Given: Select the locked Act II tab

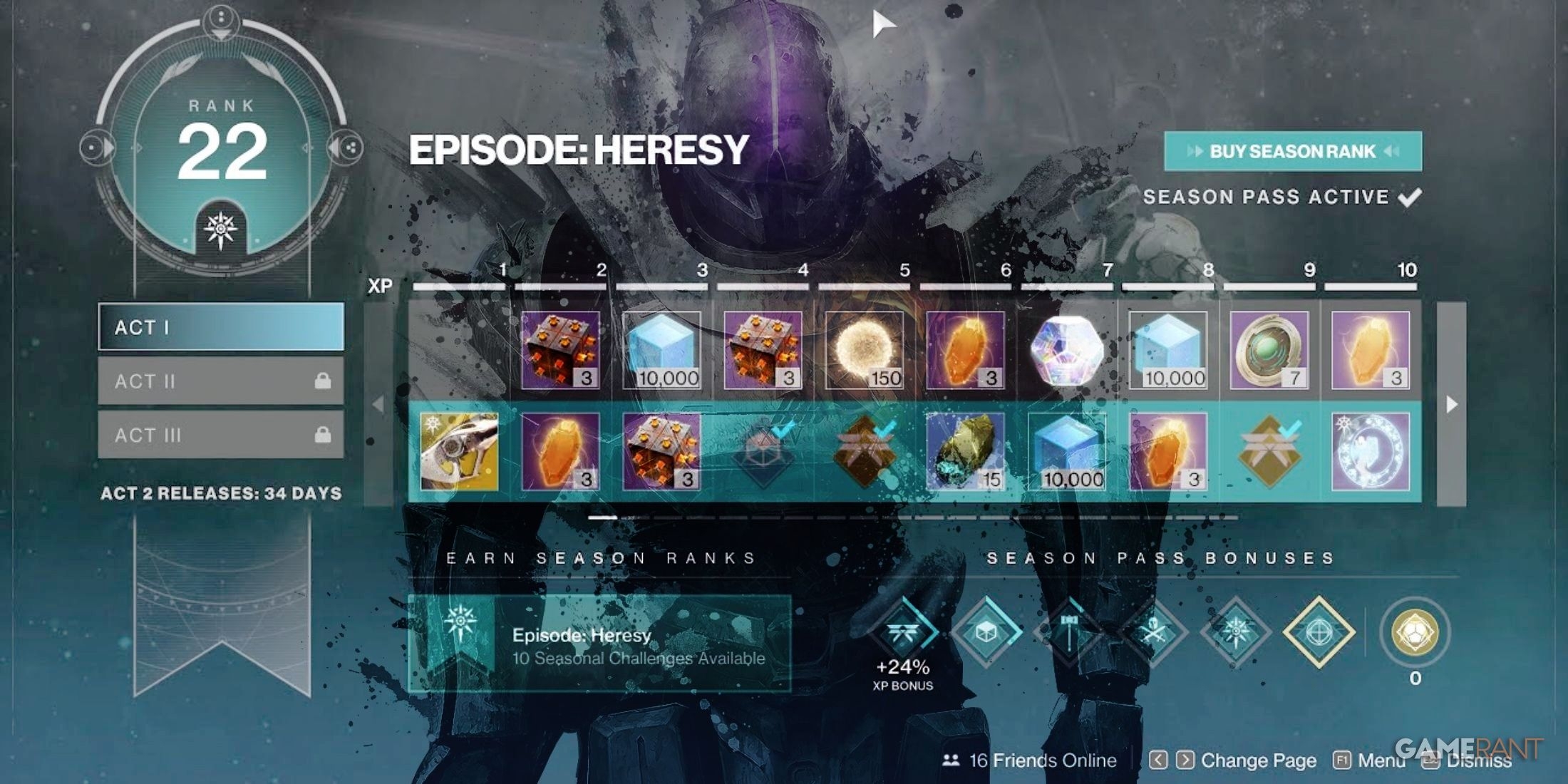Looking at the screenshot, I should click(221, 381).
